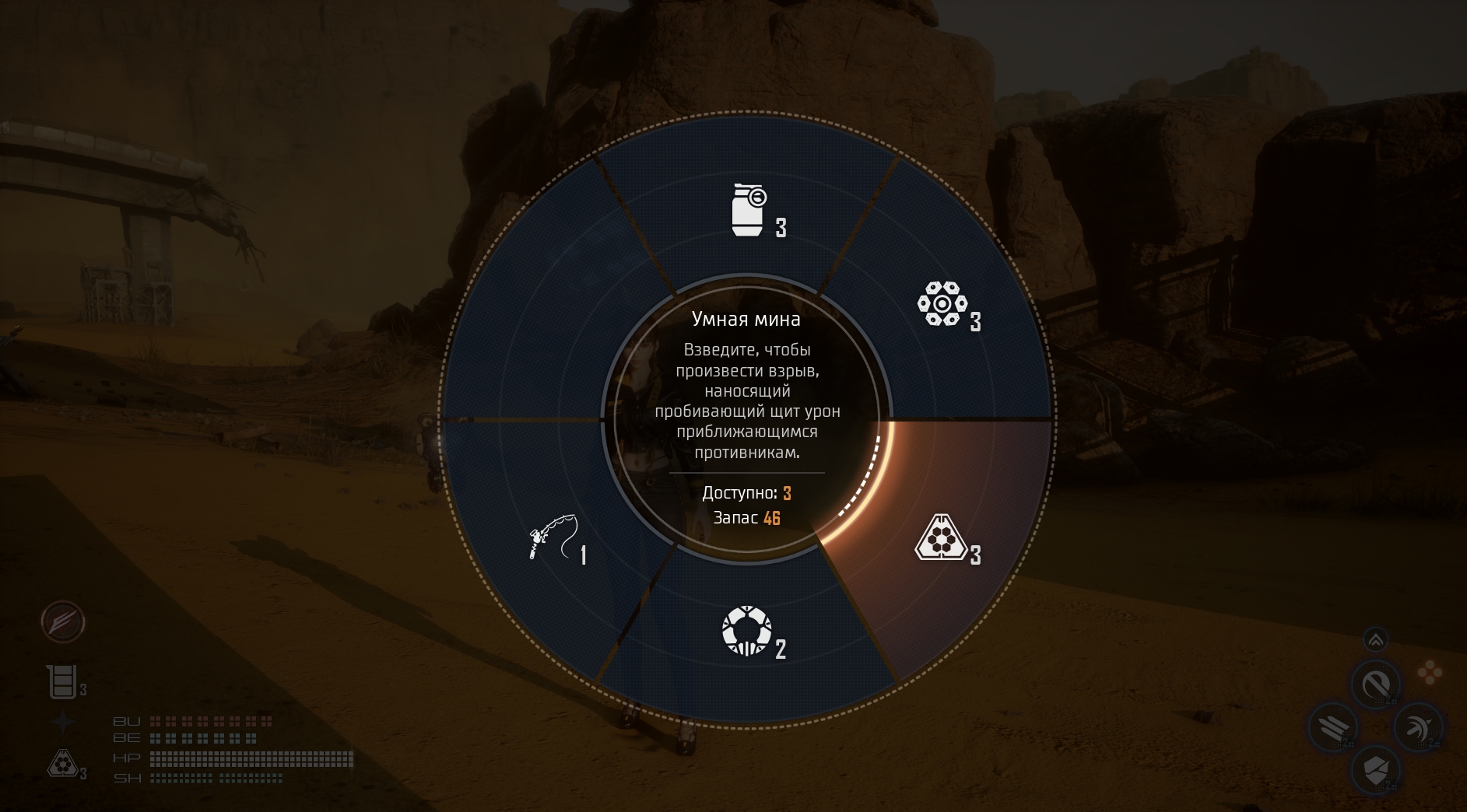This screenshot has height=812, width=1467.
Task: Equip the fishing rod from the wheel
Action: (x=552, y=537)
